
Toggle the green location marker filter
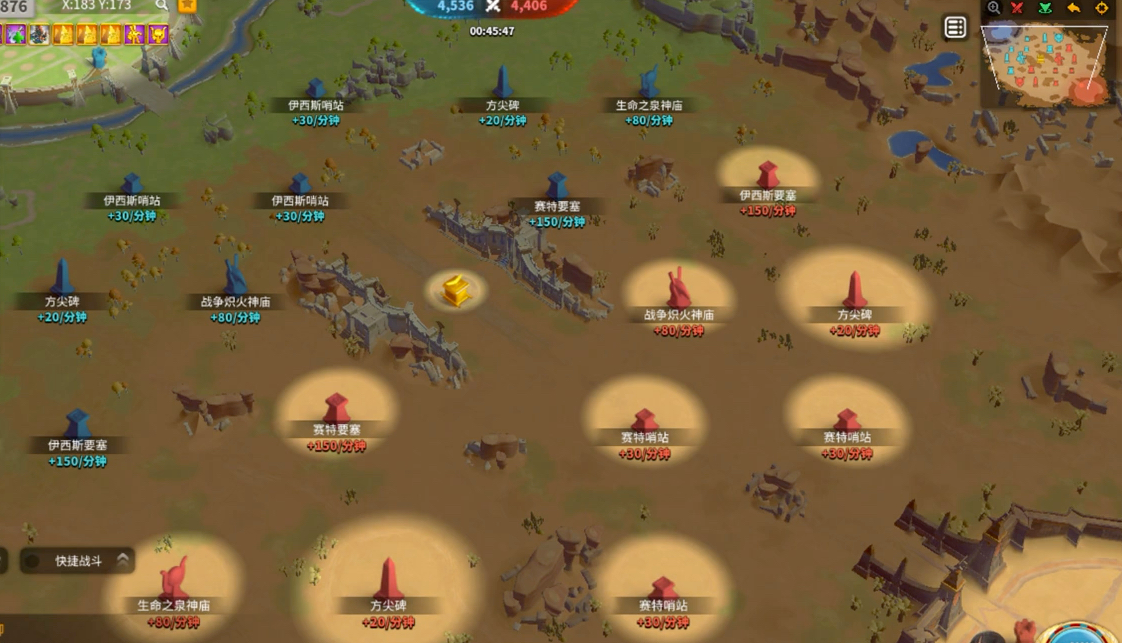click(x=1046, y=8)
